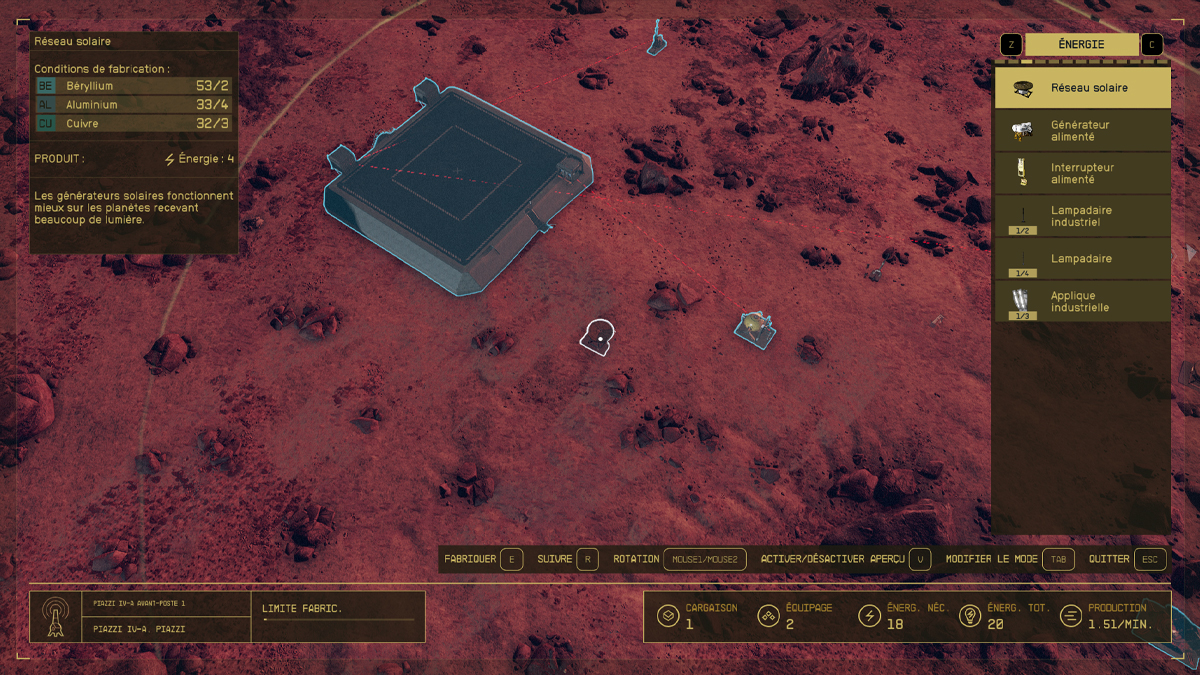Viewport: 1200px width, 675px height.
Task: Select the plain Lampadaire entry
Action: click(x=1082, y=259)
